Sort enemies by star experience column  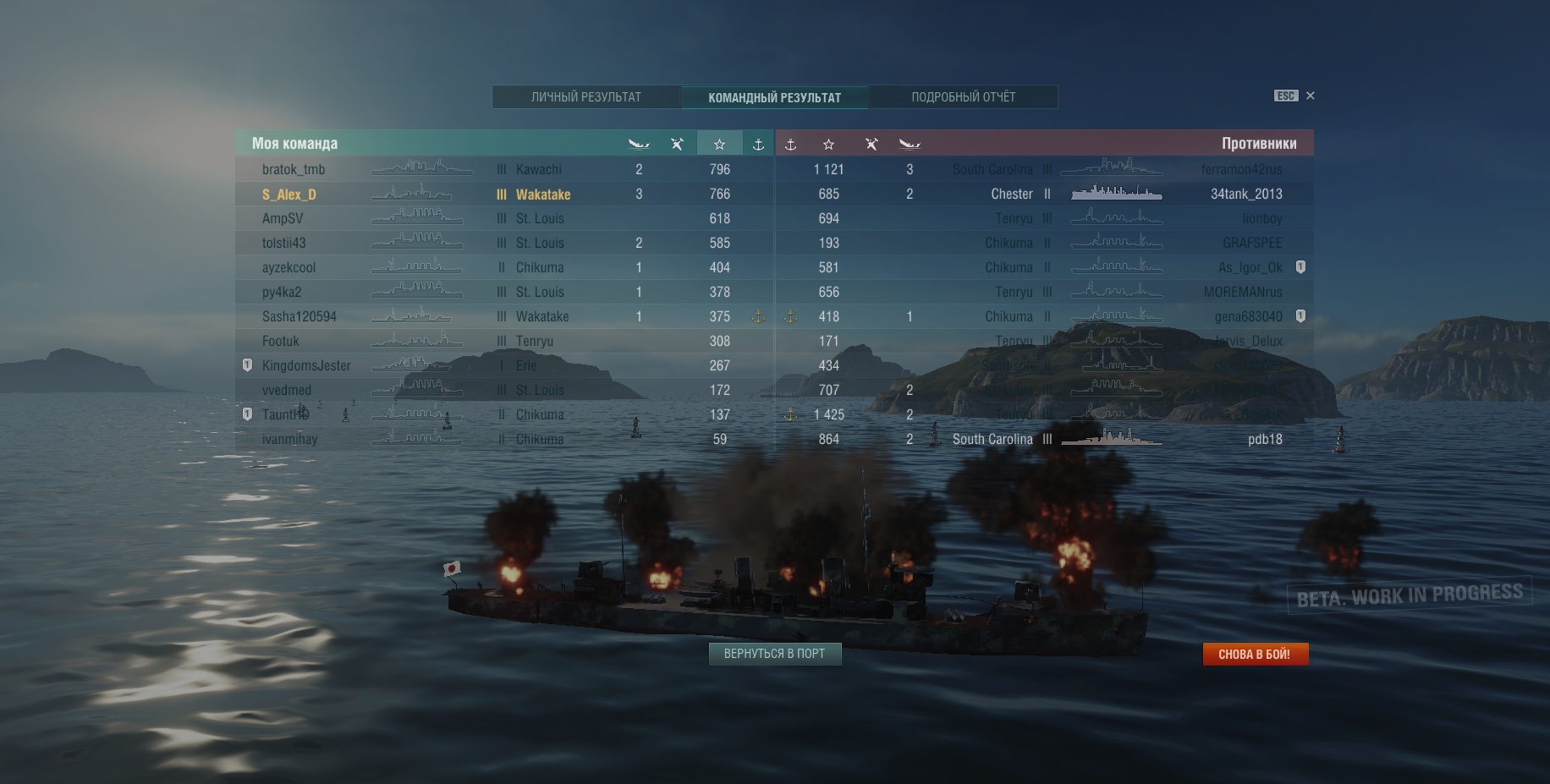point(828,144)
